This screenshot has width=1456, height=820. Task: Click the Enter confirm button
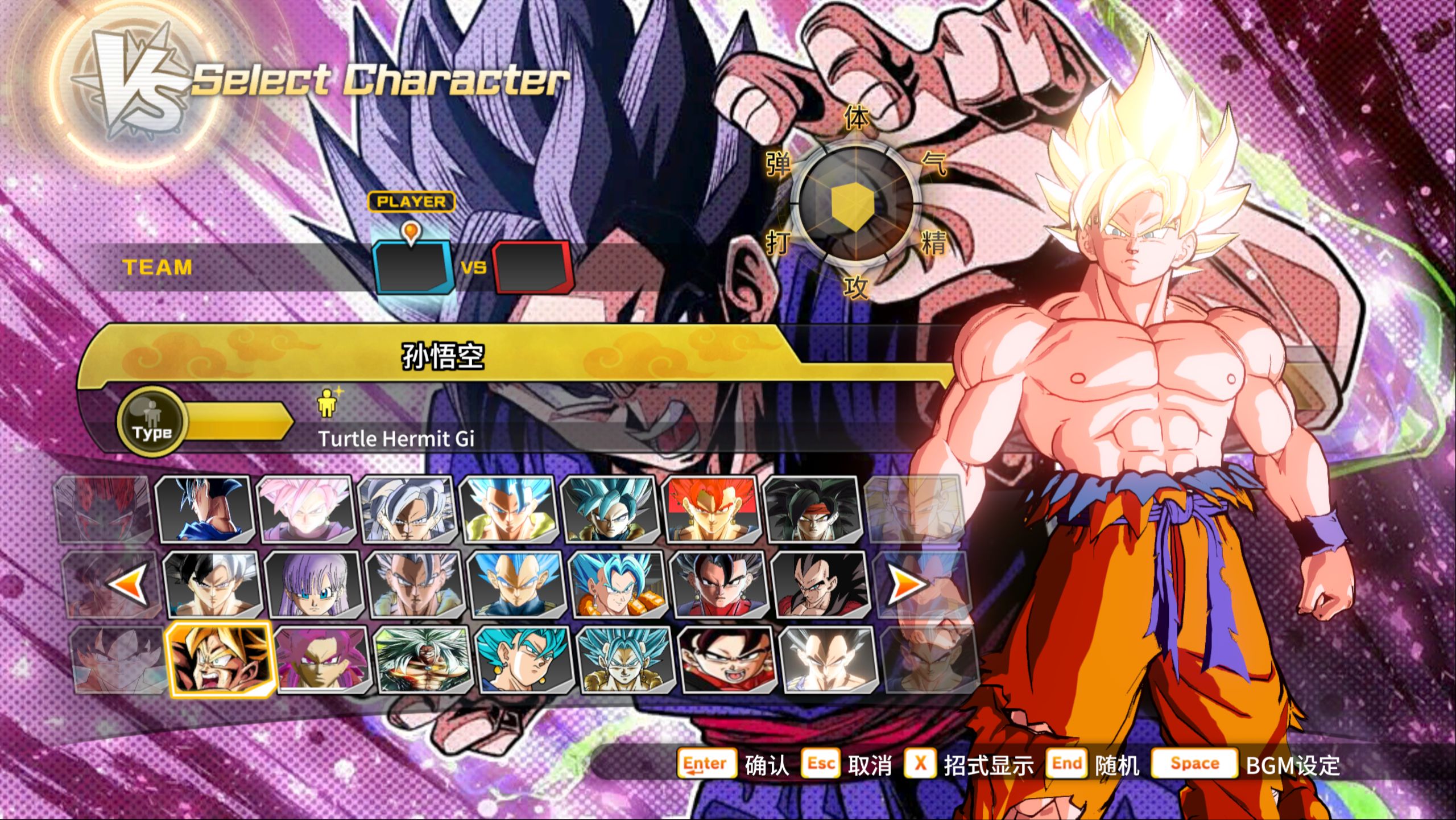pos(705,764)
